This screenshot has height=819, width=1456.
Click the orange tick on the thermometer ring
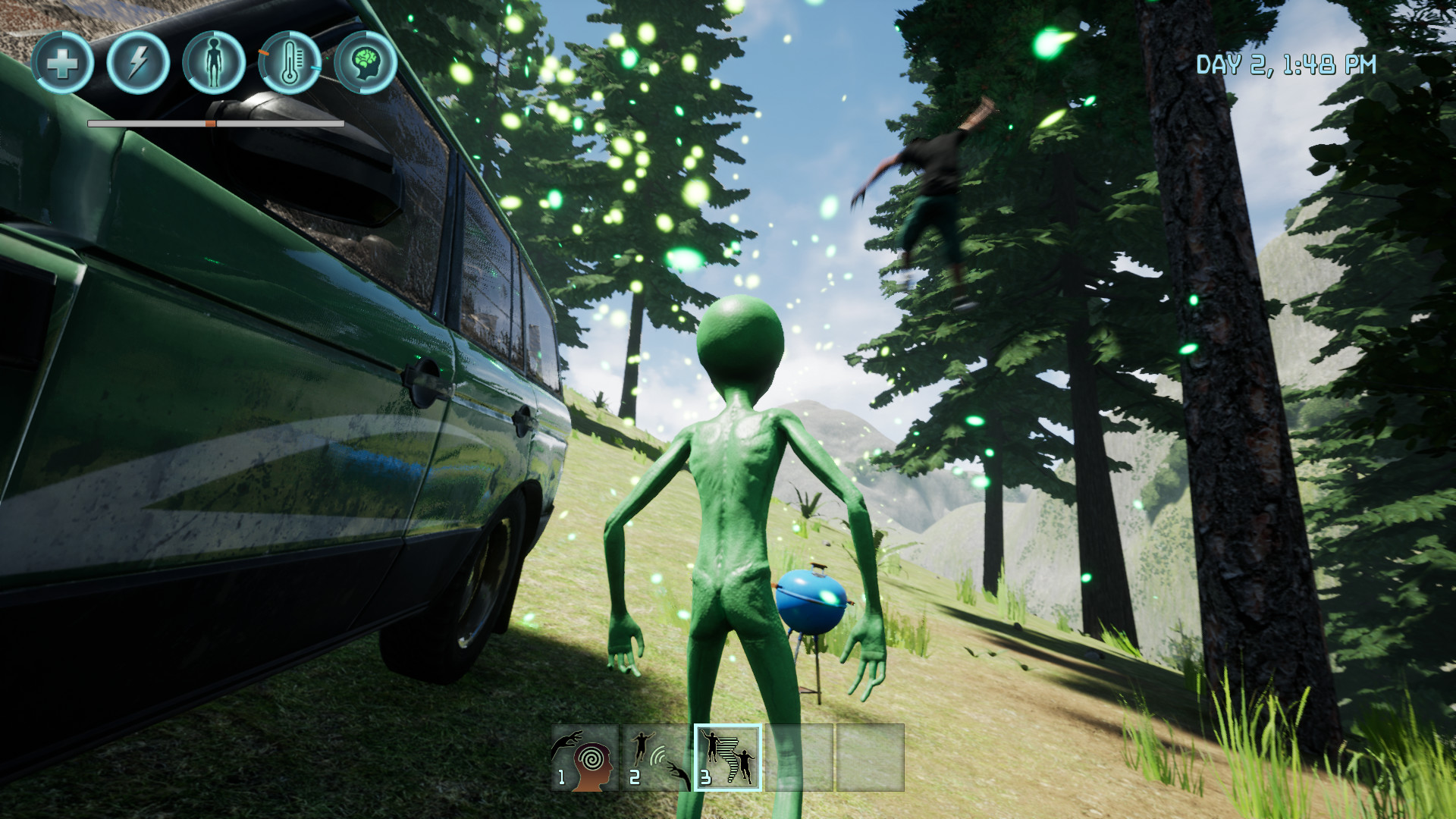(x=263, y=53)
